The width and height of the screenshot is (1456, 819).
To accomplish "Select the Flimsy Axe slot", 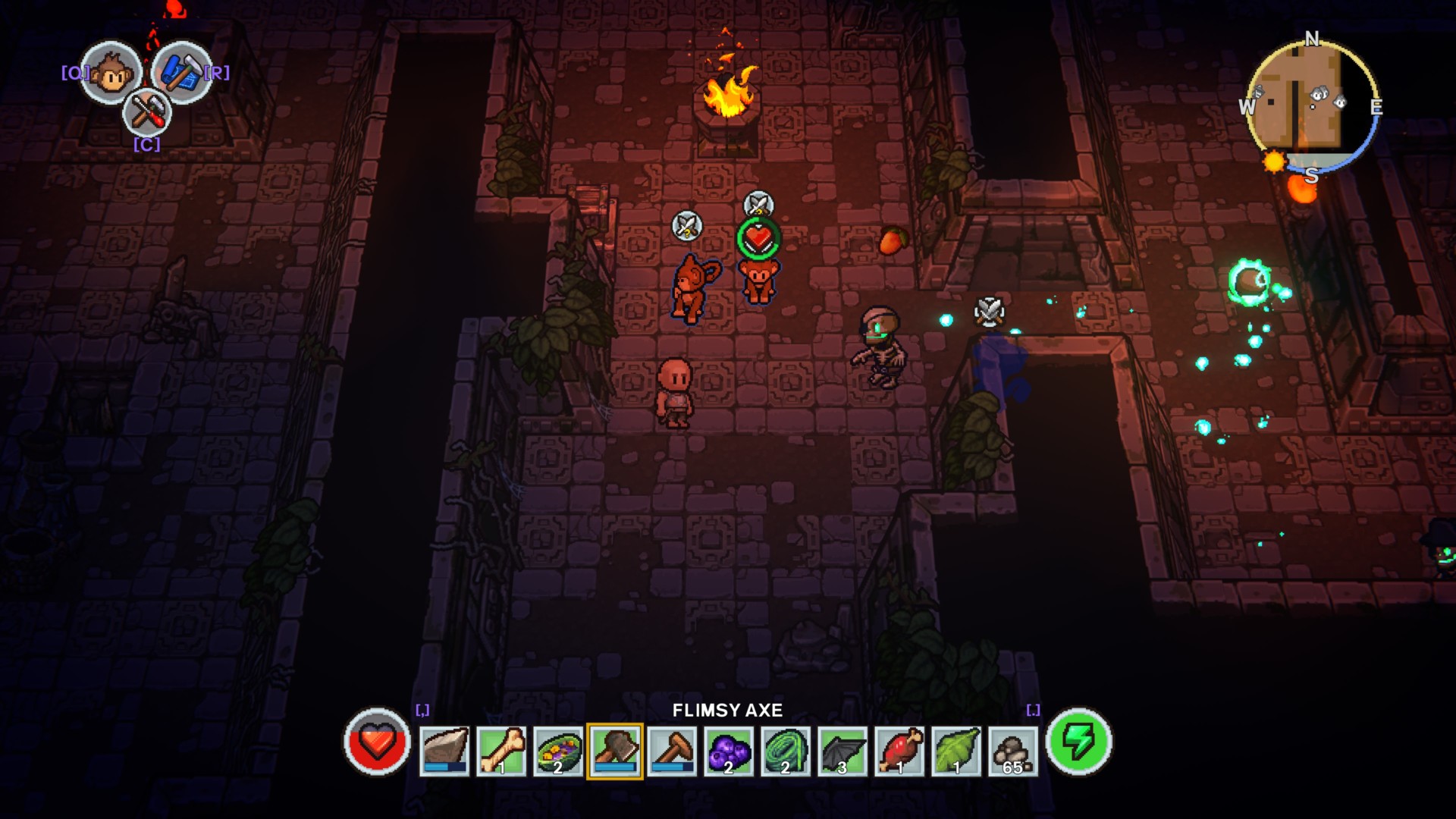I will point(615,751).
